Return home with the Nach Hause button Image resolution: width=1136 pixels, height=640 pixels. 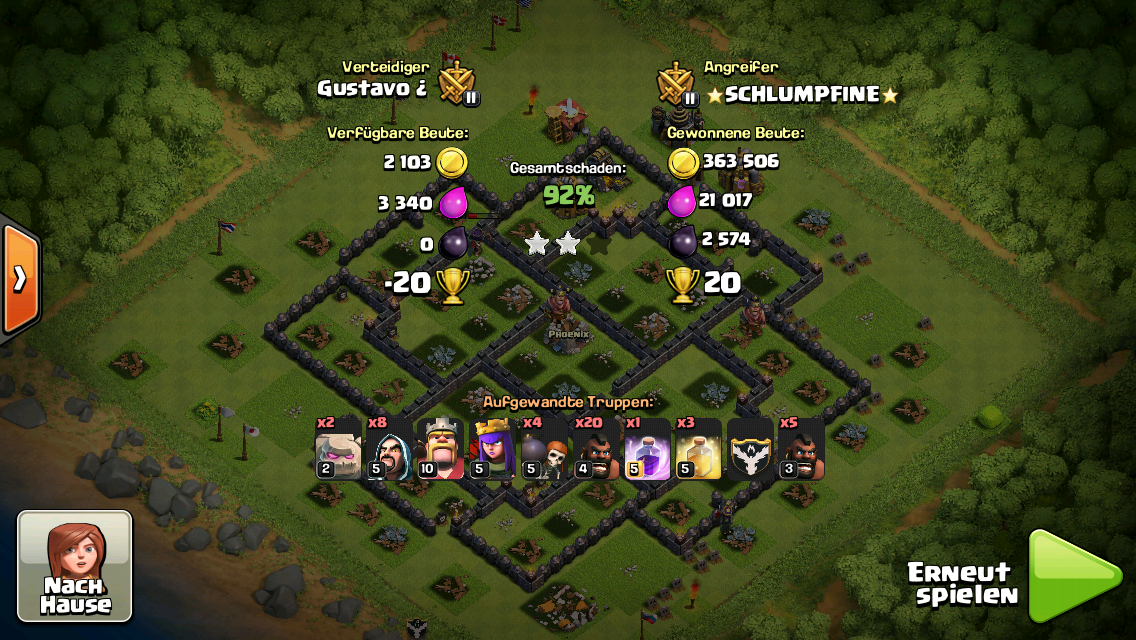coord(75,566)
